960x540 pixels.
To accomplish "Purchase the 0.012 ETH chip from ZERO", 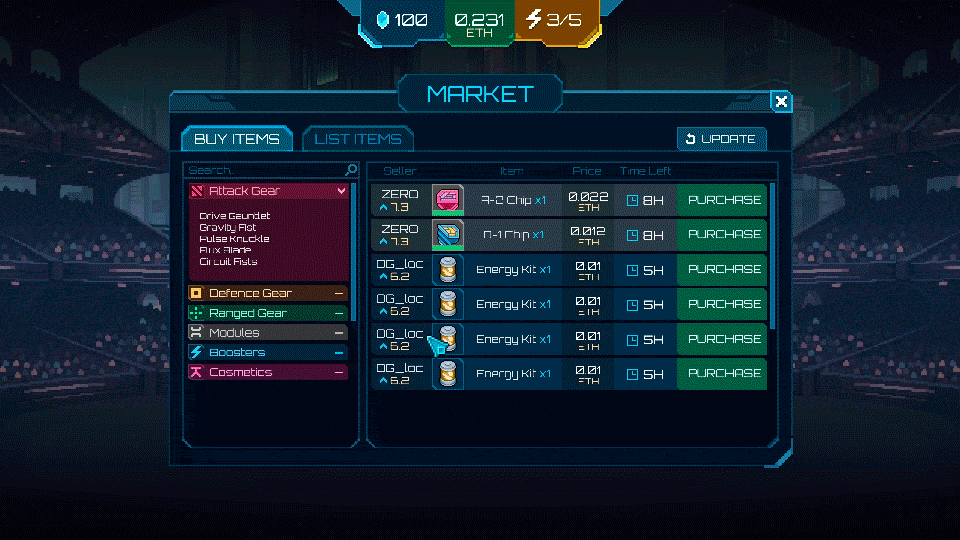I will point(724,234).
